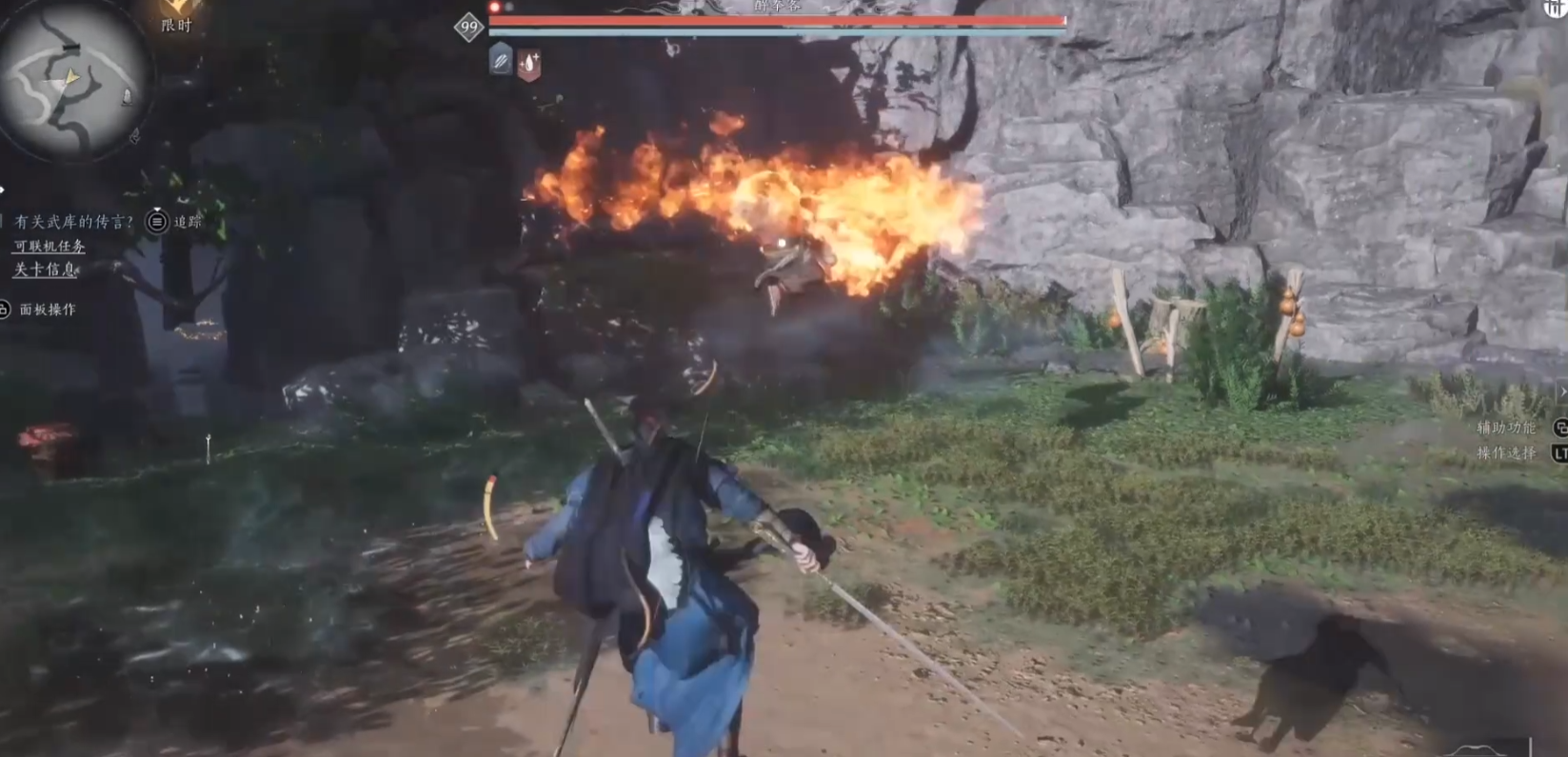The height and width of the screenshot is (757, 1568).
Task: Click the red droplet buff icon
Action: click(529, 64)
